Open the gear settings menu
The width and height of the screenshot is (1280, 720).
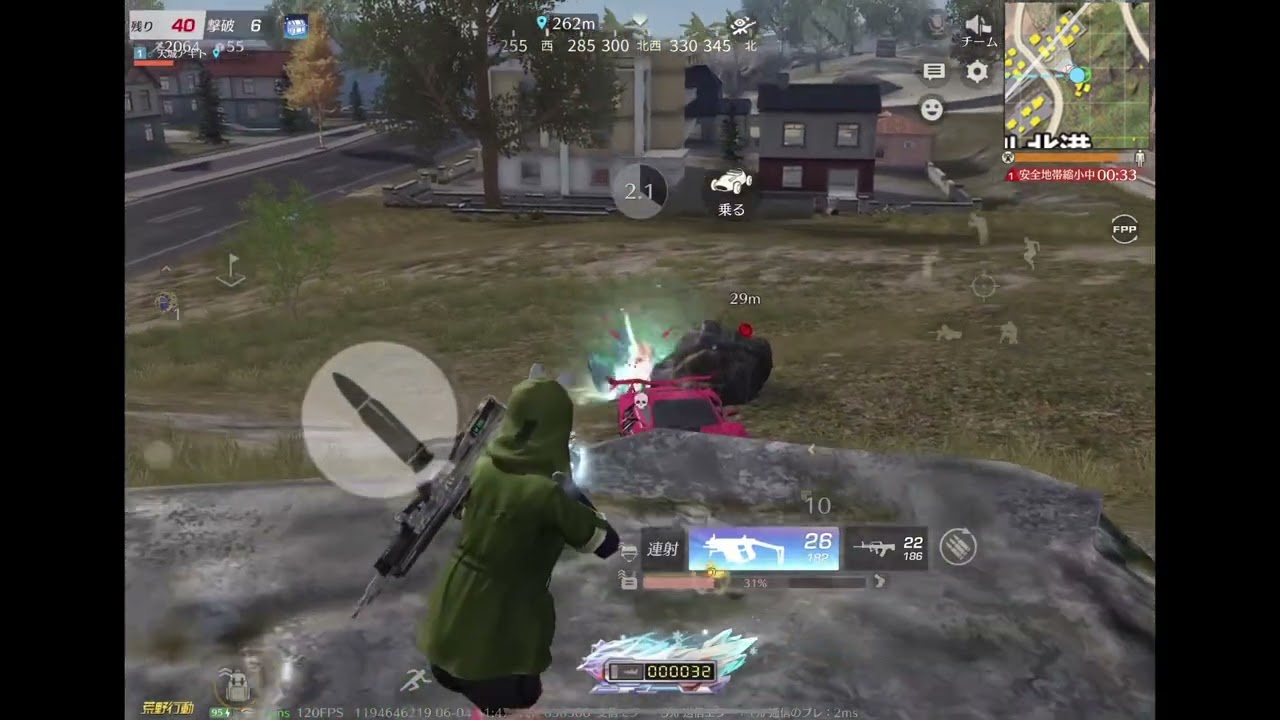point(977,71)
